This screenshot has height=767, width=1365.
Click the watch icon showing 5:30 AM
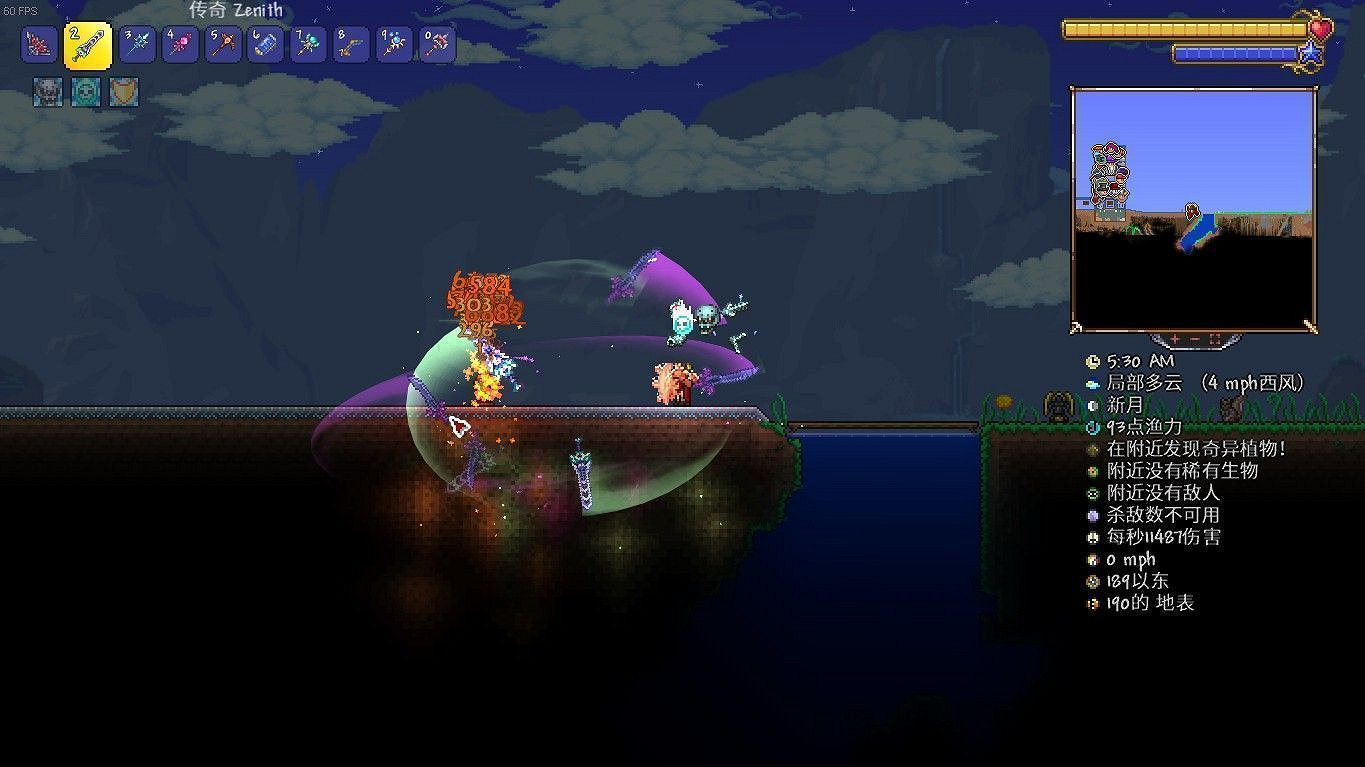point(1093,361)
